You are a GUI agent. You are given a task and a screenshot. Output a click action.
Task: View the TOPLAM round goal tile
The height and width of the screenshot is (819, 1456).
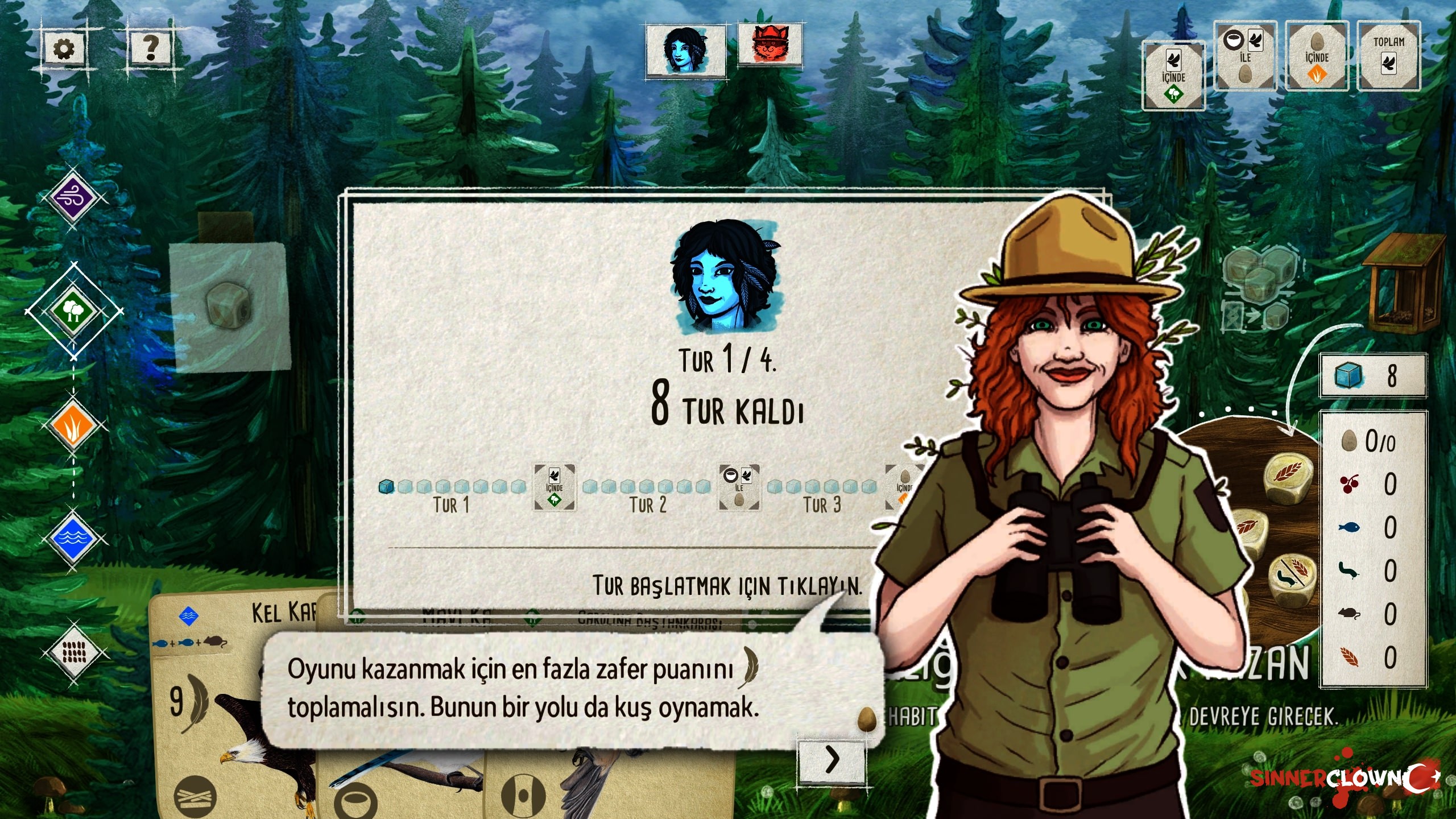1388,56
